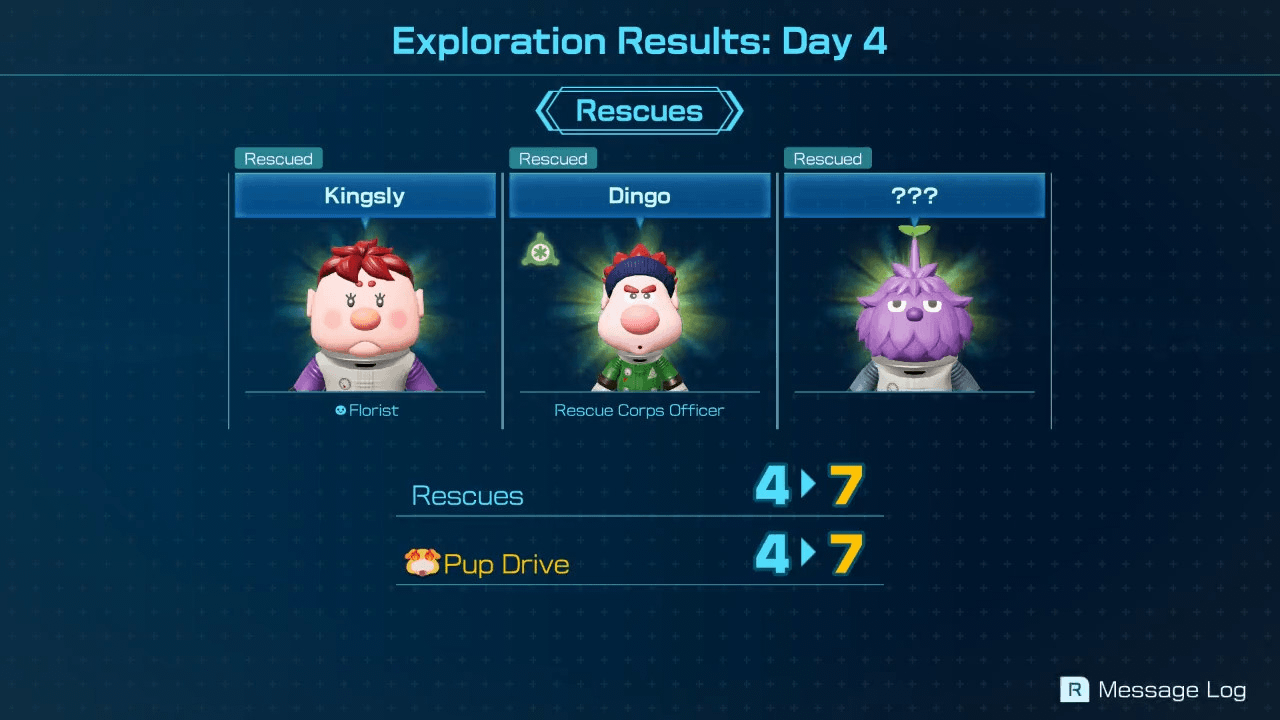Click the purple mystery character's thumbnail
The height and width of the screenshot is (720, 1280).
913,320
